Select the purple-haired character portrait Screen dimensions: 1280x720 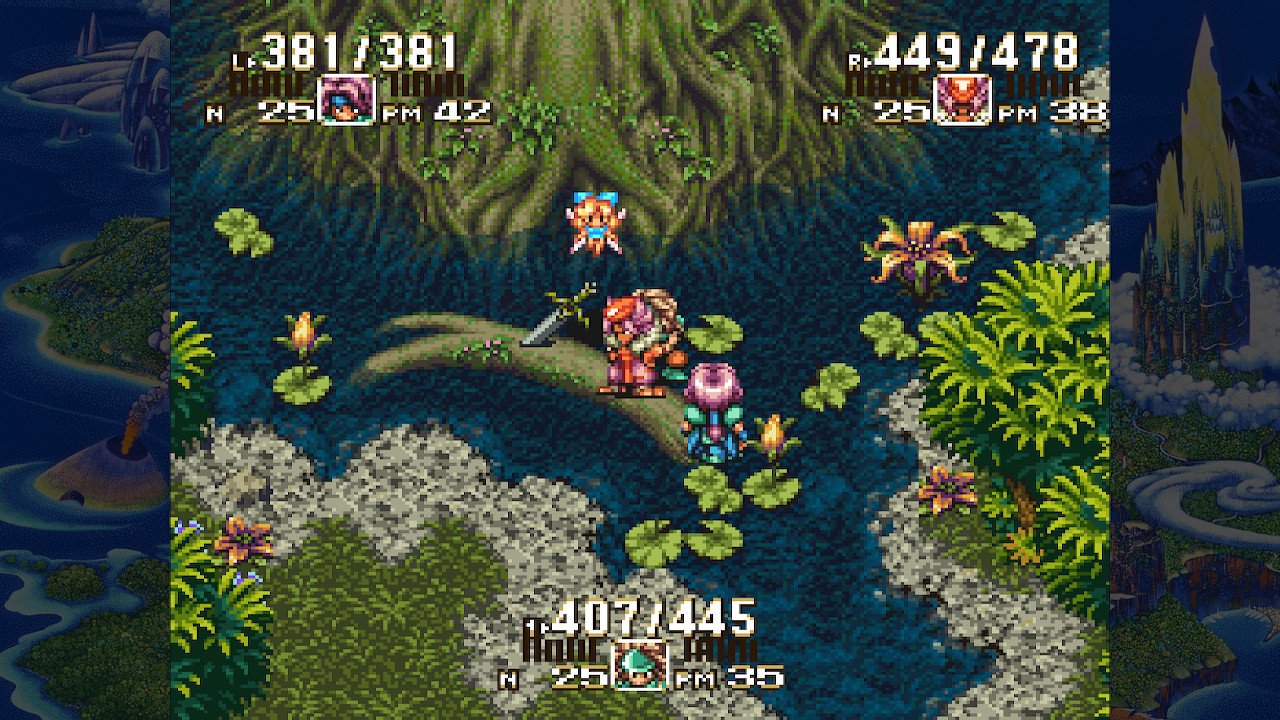click(x=346, y=100)
